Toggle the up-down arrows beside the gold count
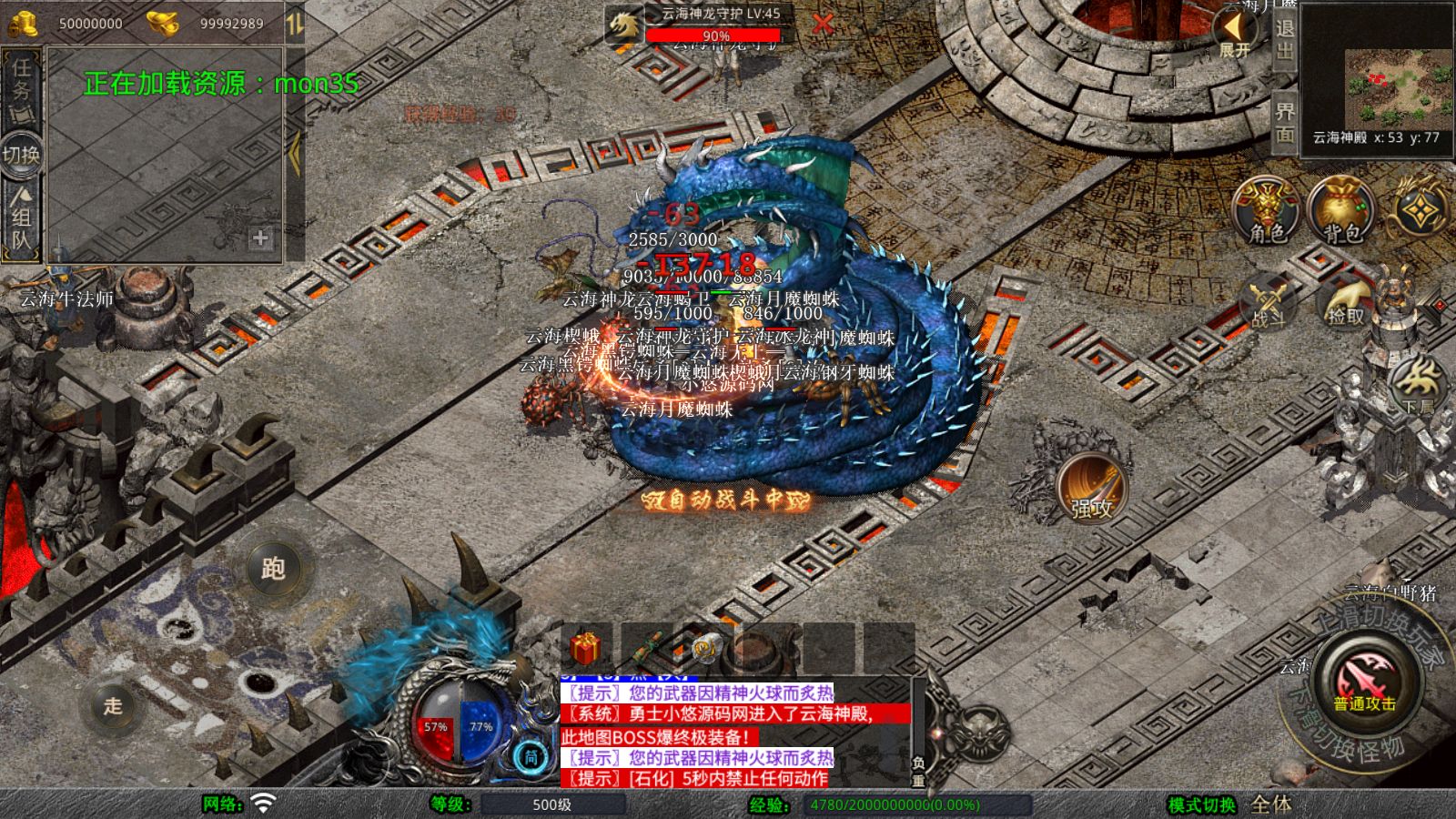The height and width of the screenshot is (819, 1456). point(294,24)
